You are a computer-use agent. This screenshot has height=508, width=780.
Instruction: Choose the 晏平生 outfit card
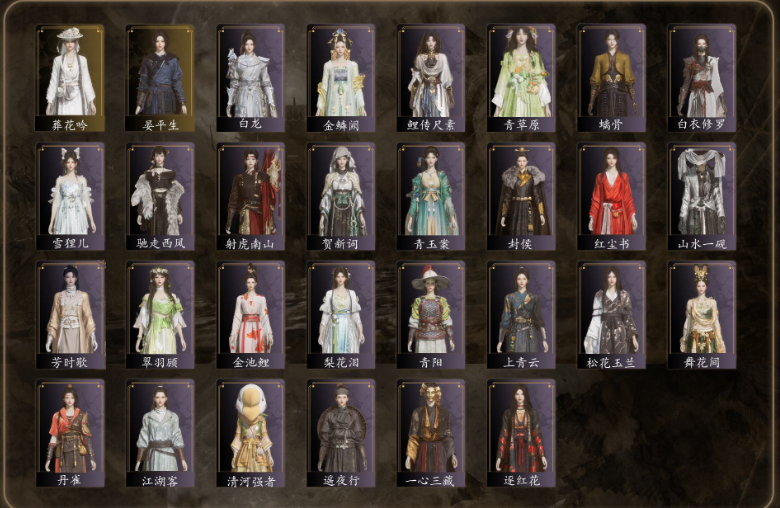160,78
